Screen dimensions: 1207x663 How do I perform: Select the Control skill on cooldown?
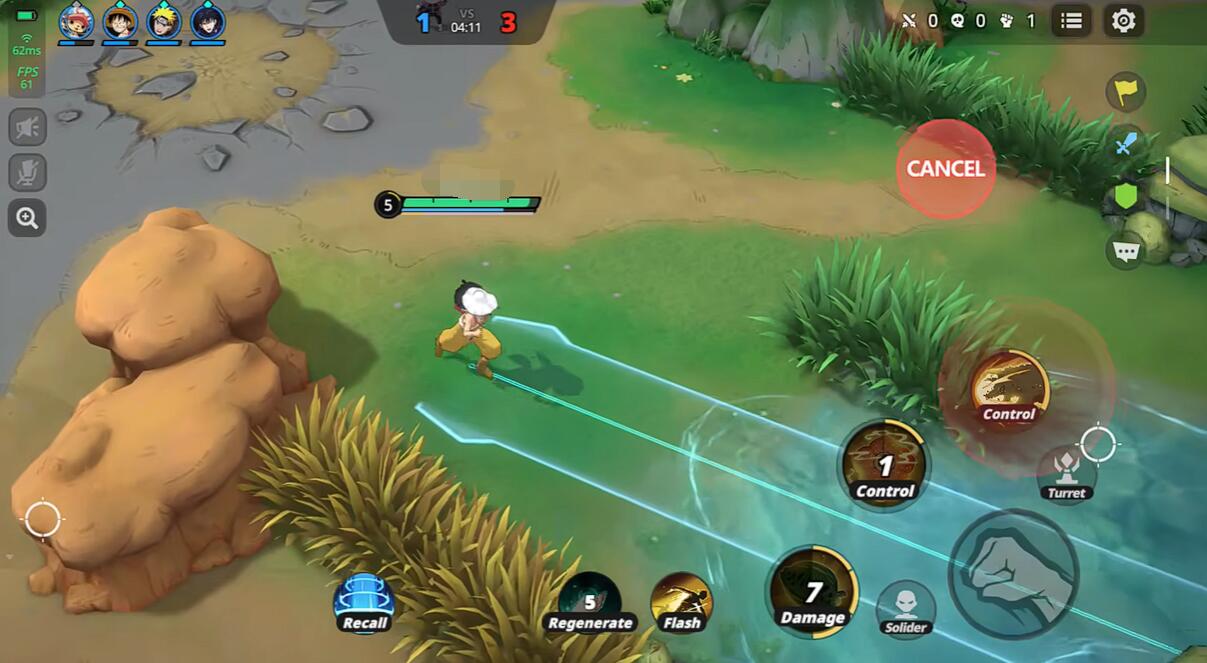pos(885,466)
